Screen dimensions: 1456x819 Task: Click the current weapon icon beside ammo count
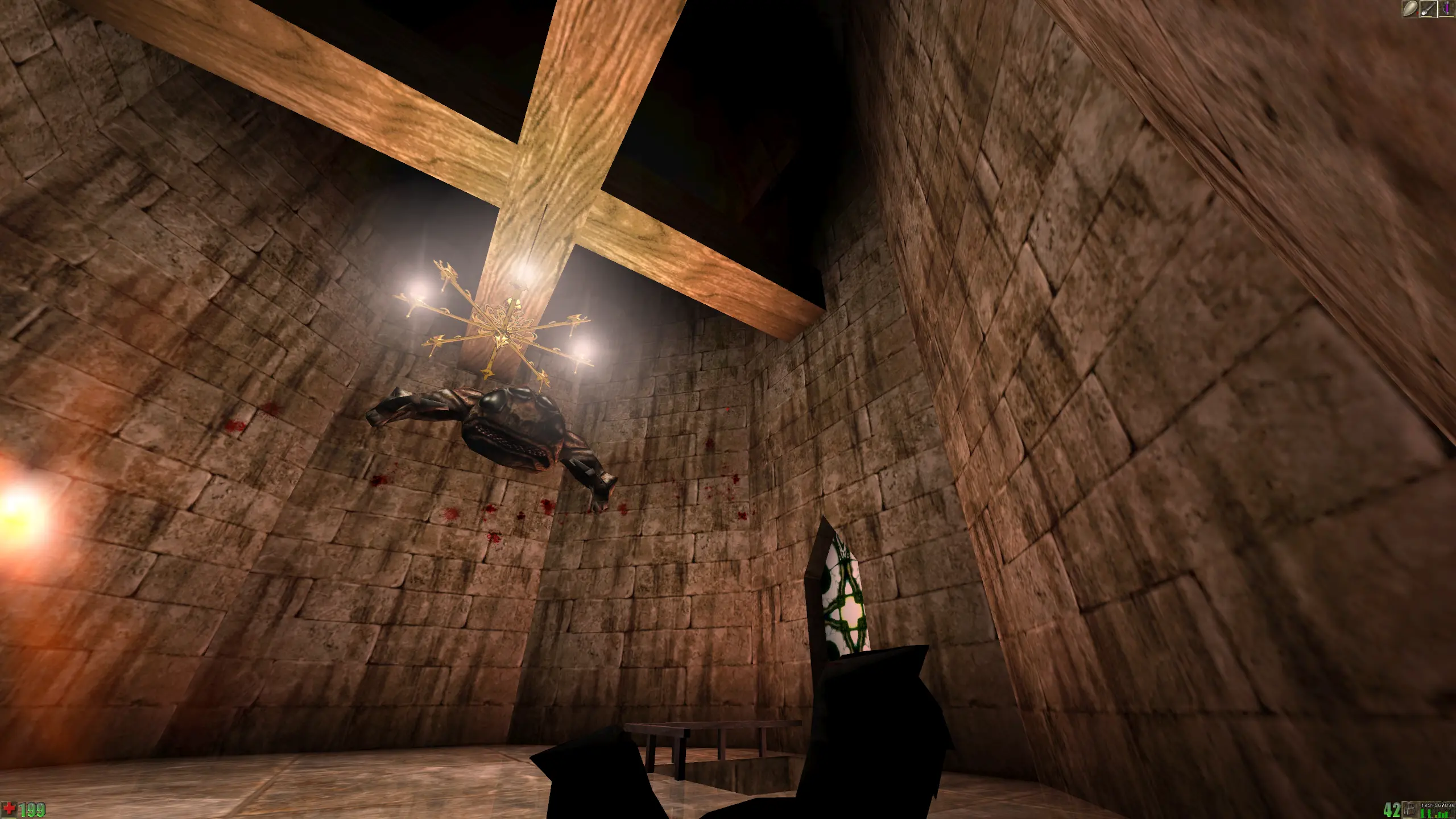[x=1408, y=809]
